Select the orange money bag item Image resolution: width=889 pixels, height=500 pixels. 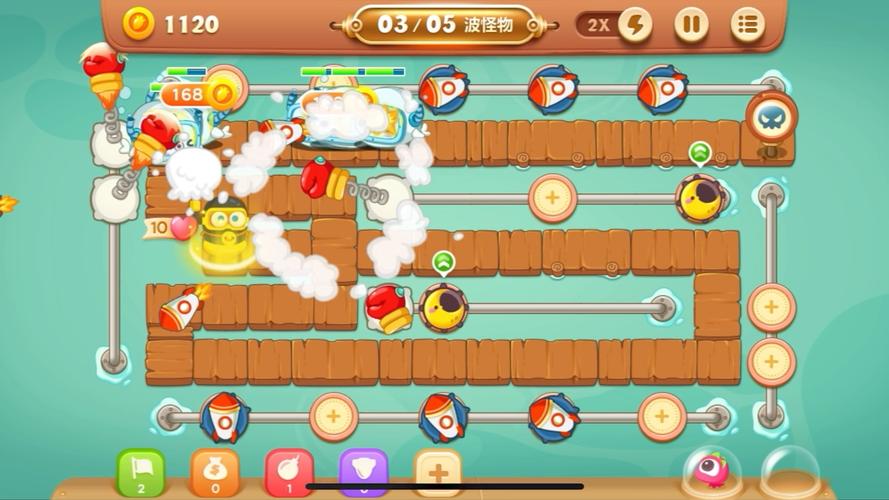(x=215, y=472)
